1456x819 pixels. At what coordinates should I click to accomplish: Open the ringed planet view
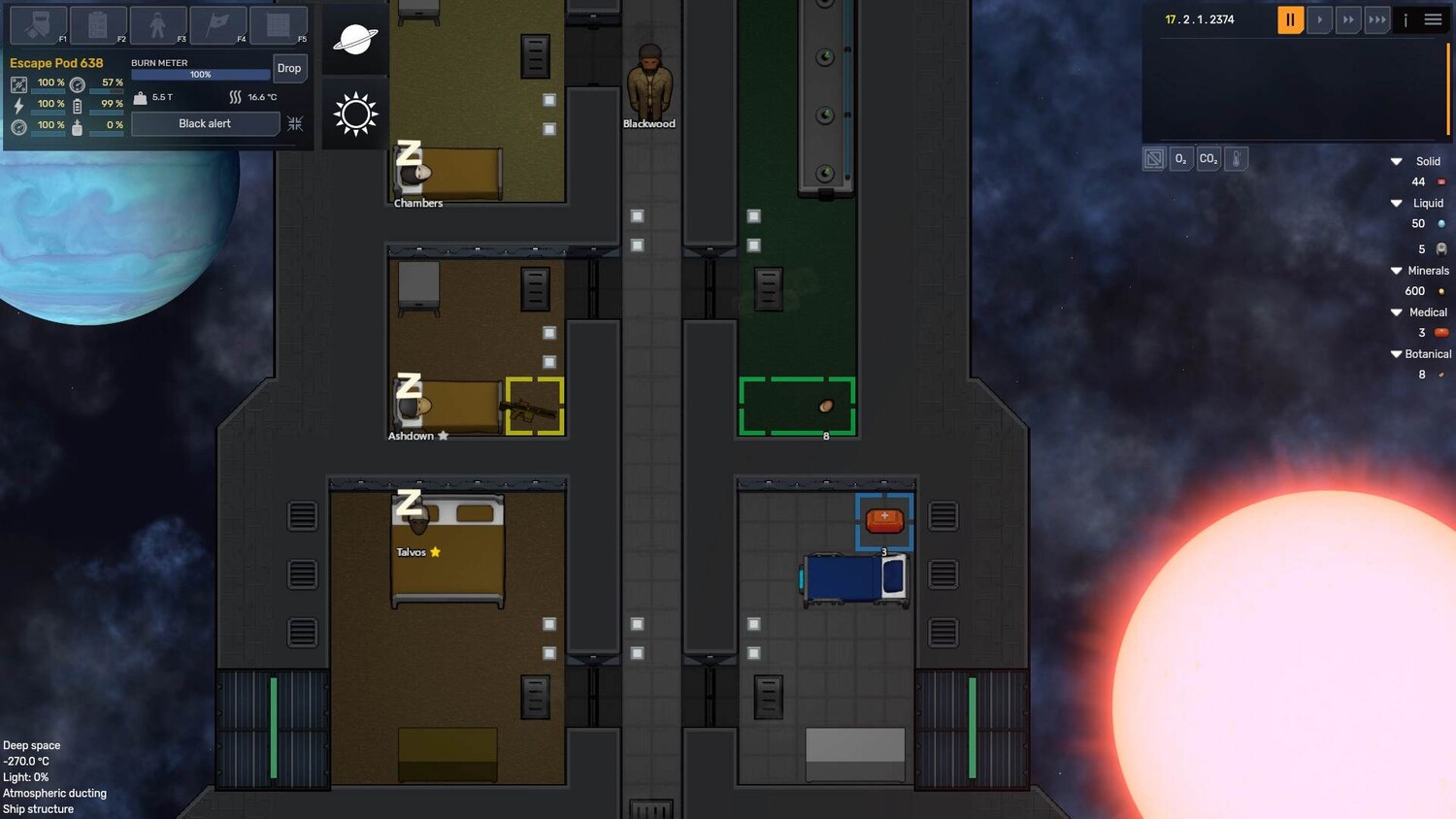355,40
